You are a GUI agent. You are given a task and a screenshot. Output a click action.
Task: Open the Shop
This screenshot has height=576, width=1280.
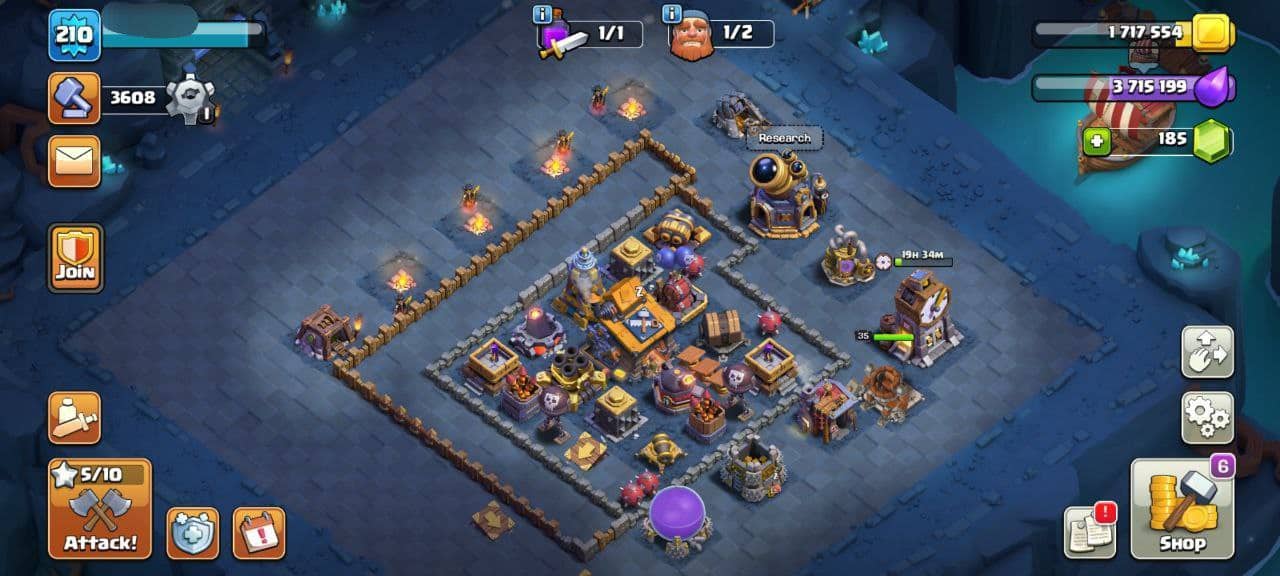(x=1183, y=509)
